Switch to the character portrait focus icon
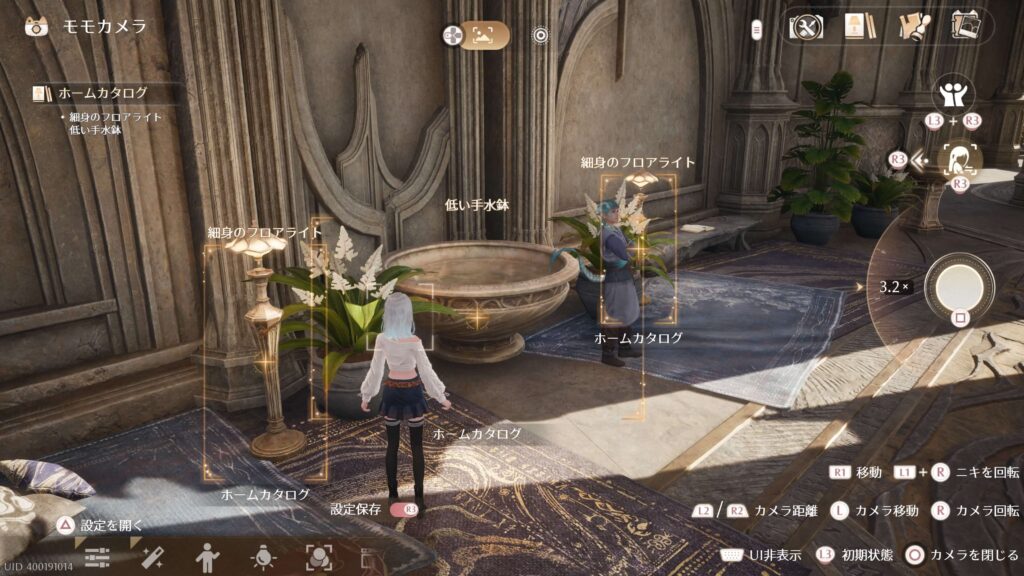1024x576 pixels. (x=960, y=159)
